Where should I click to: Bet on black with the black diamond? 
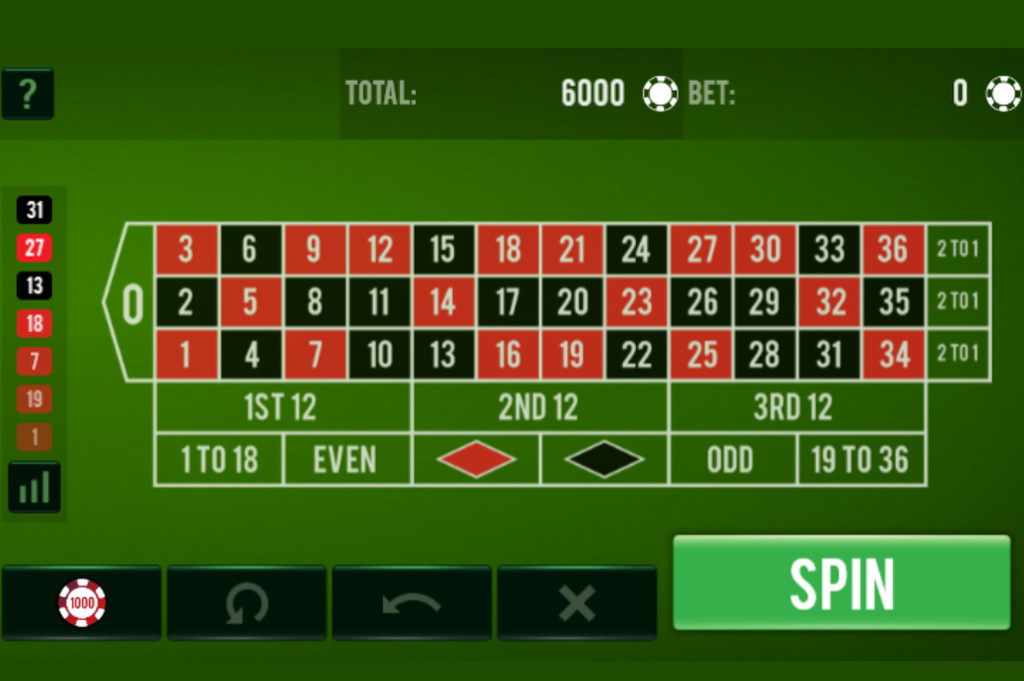pyautogui.click(x=604, y=460)
